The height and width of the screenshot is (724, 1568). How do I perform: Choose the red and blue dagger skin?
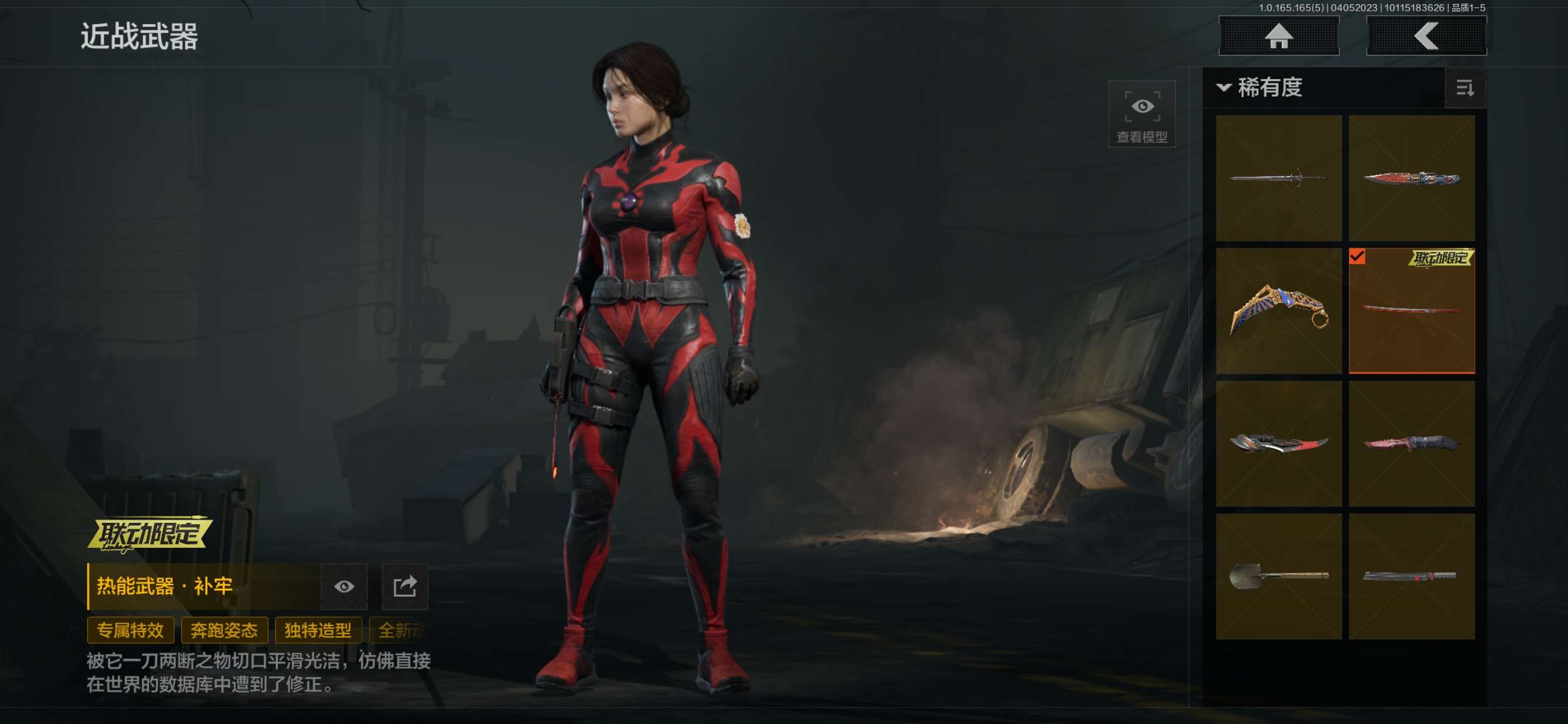coord(1412,177)
